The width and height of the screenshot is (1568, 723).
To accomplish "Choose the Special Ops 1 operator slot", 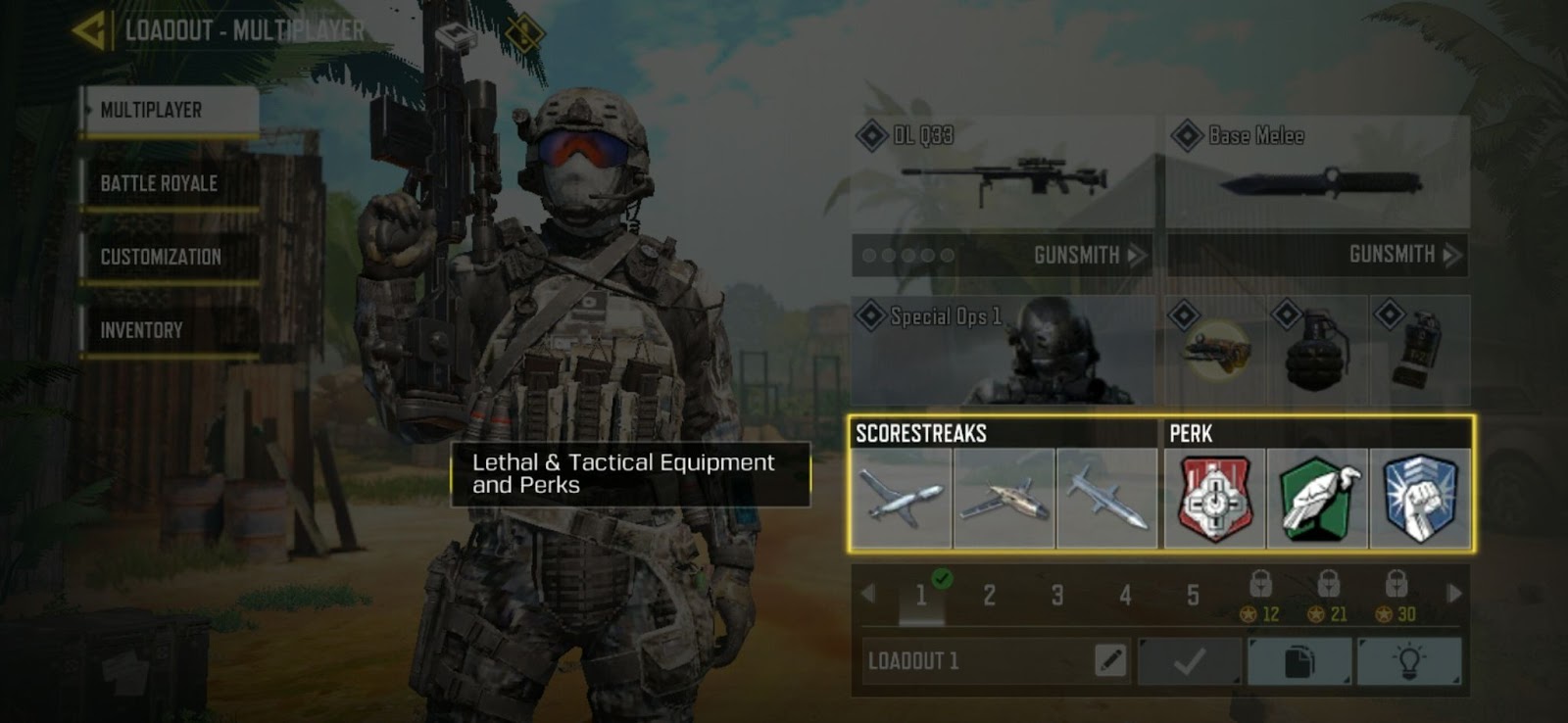I will [1003, 351].
